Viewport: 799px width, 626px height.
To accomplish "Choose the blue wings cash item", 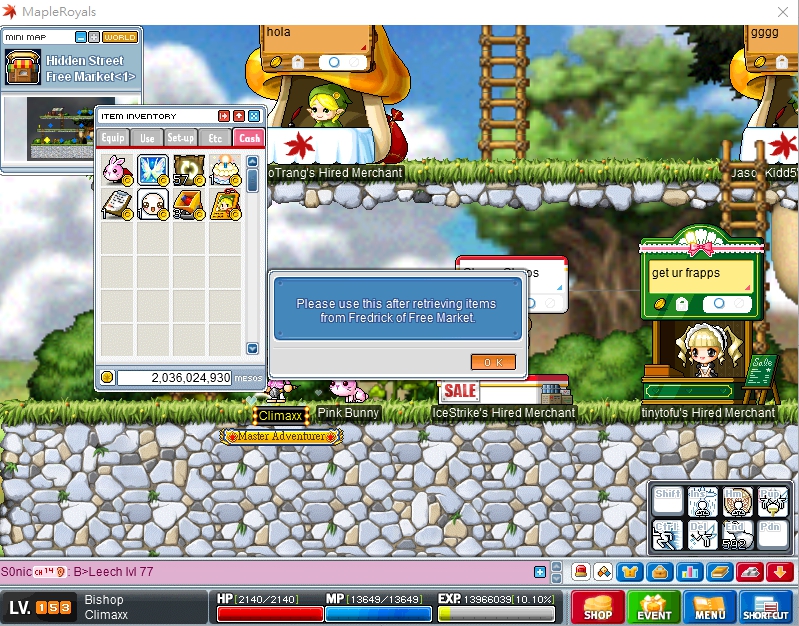I will (152, 170).
